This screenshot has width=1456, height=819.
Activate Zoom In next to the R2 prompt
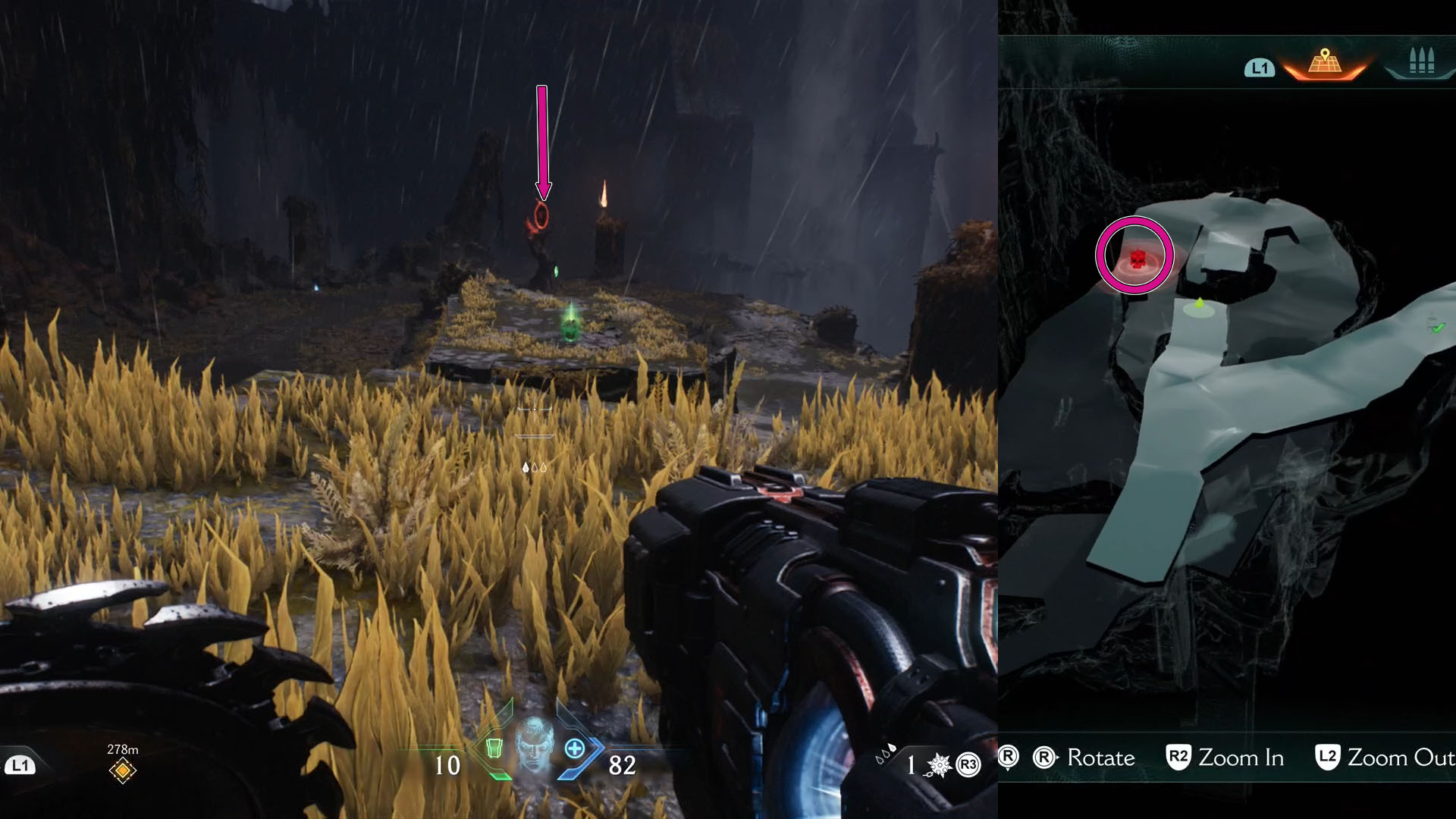(1240, 758)
